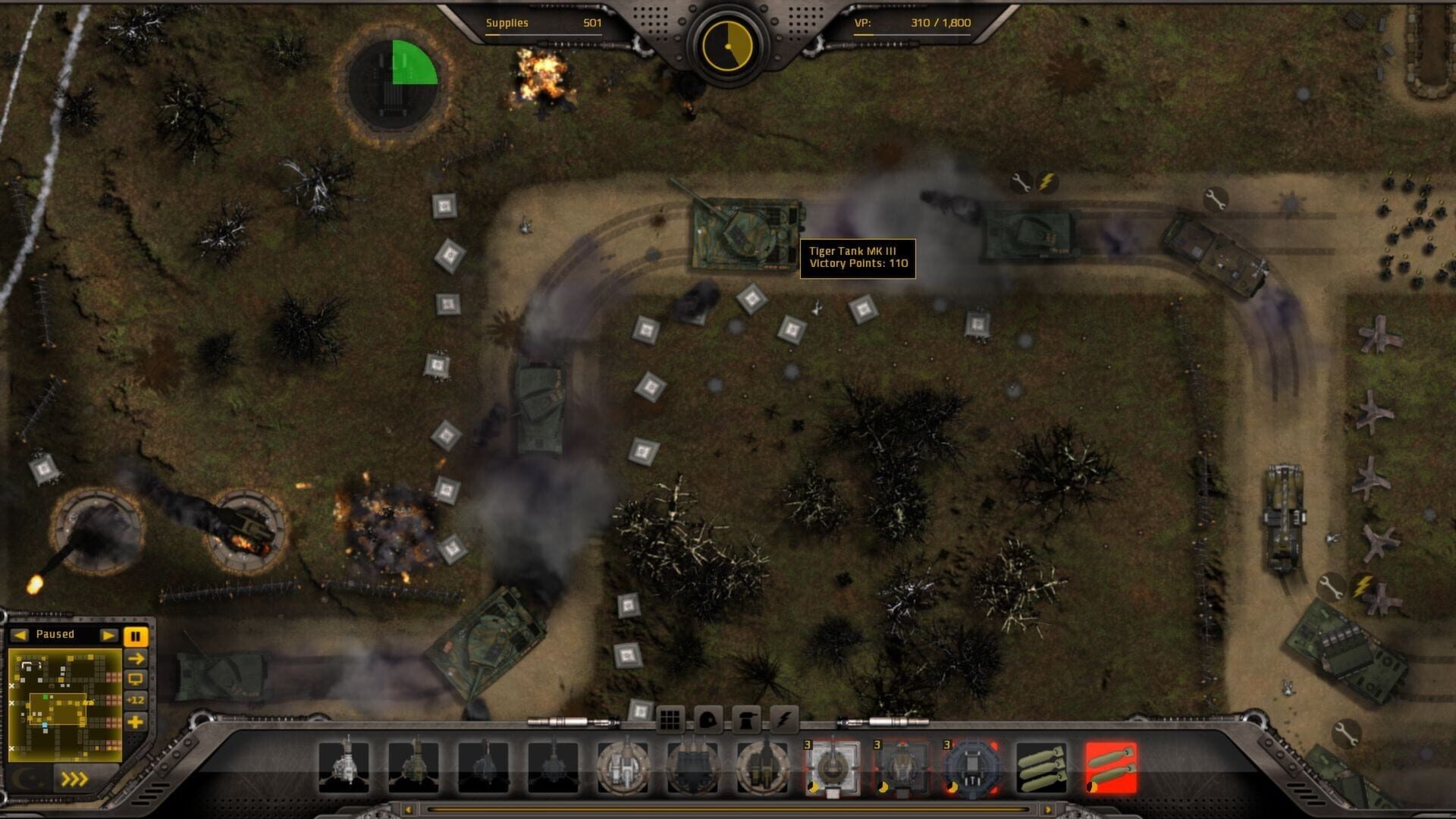The height and width of the screenshot is (819, 1456).
Task: Toggle the screen follow mode button
Action: pos(136,679)
